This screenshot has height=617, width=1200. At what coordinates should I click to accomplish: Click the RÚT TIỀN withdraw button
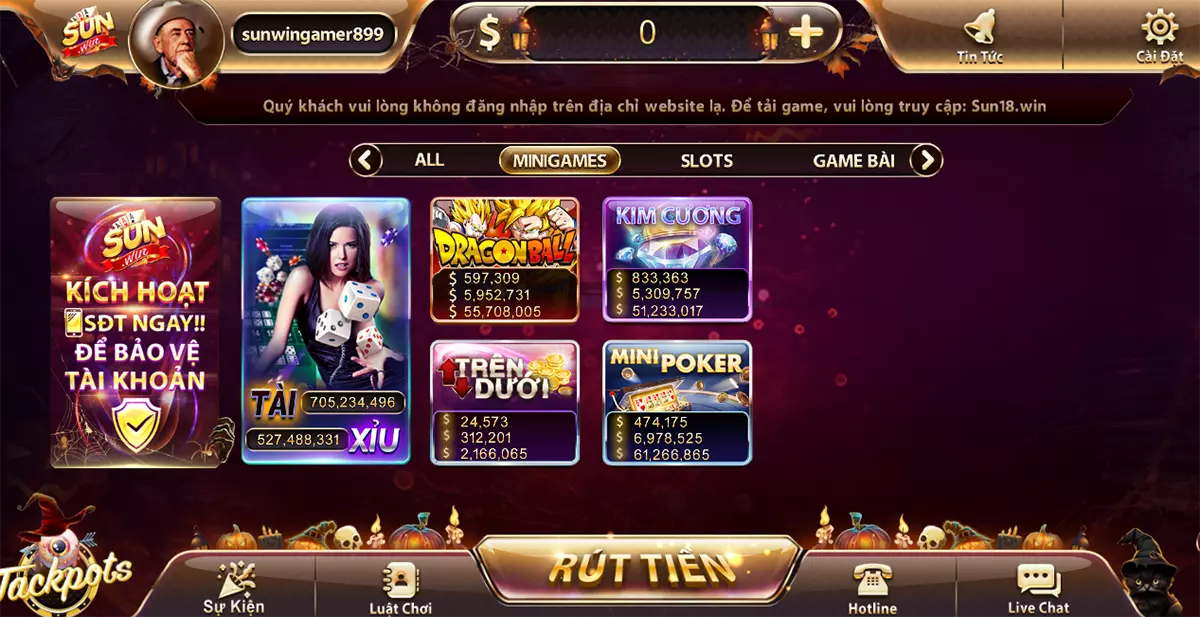click(x=638, y=568)
